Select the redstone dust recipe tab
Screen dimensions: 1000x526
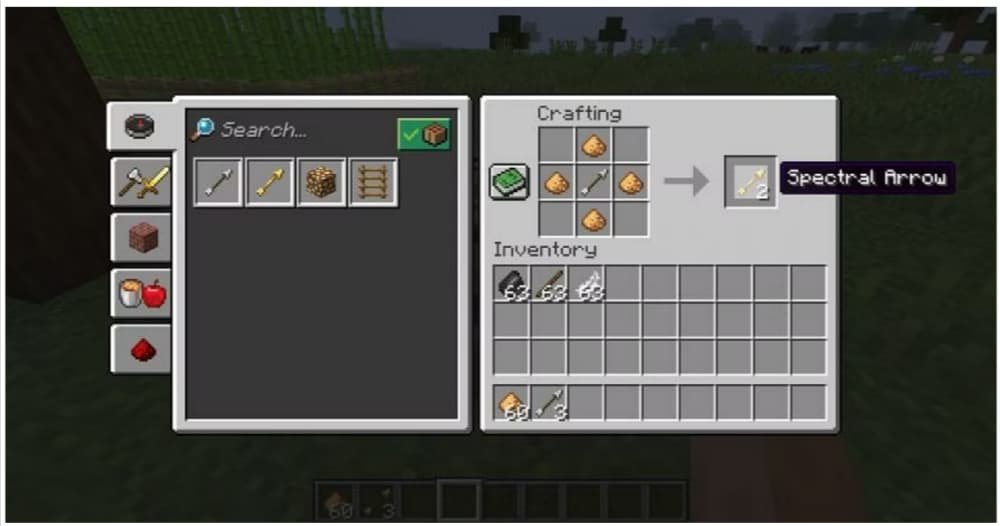point(139,349)
